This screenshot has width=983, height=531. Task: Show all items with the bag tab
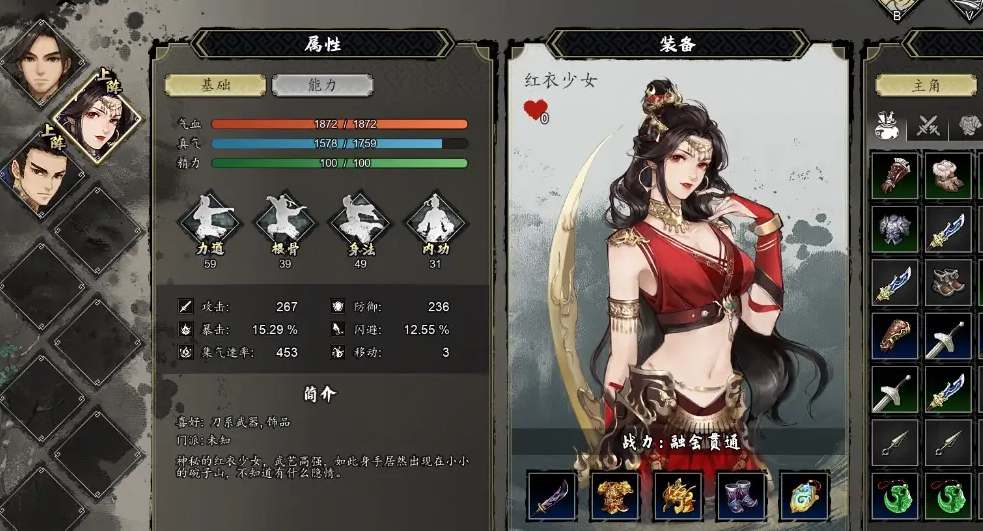883,127
